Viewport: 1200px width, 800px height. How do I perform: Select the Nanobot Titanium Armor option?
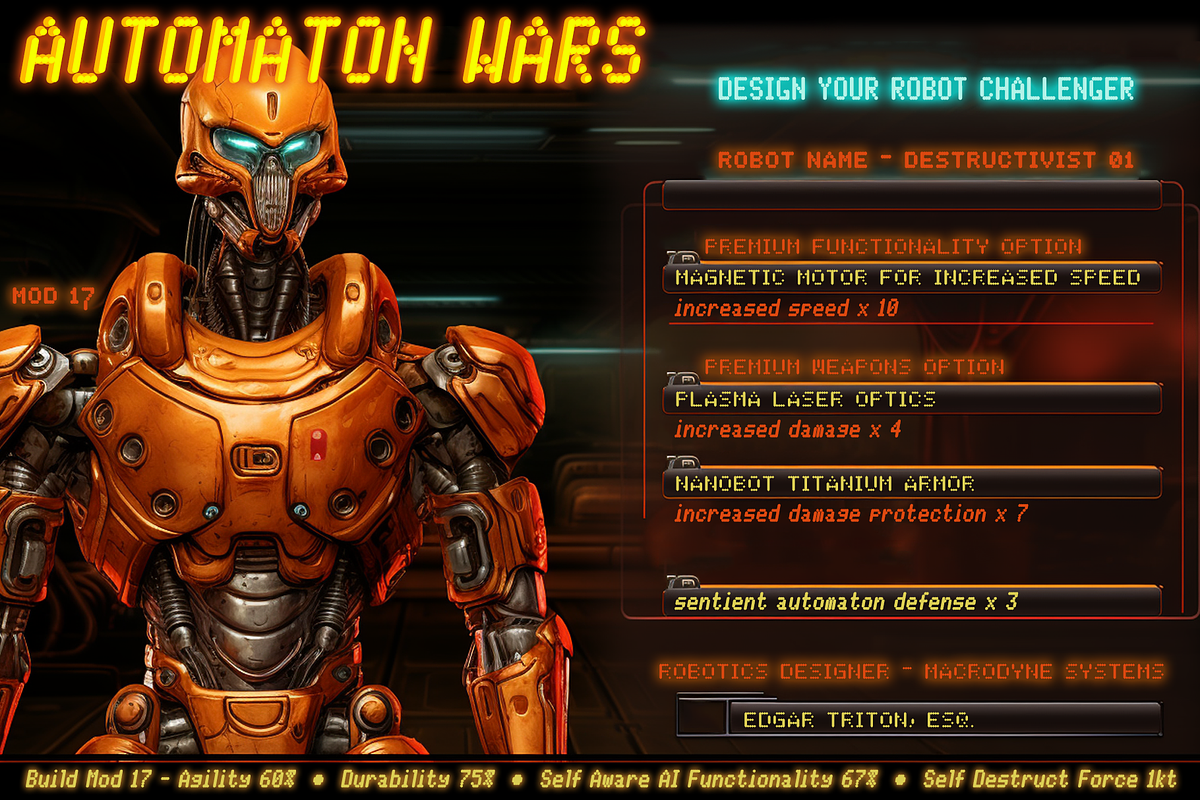[910, 483]
